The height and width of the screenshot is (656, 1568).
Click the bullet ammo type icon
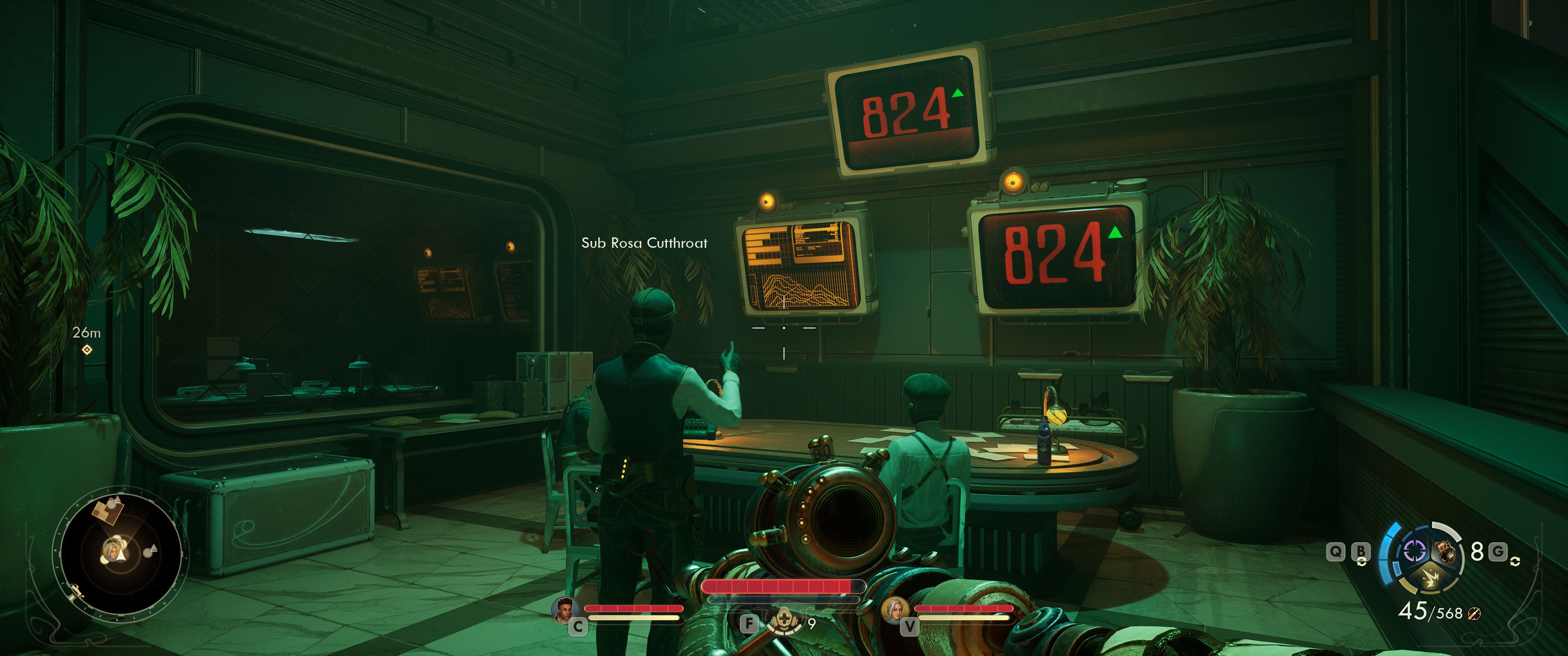click(1474, 613)
